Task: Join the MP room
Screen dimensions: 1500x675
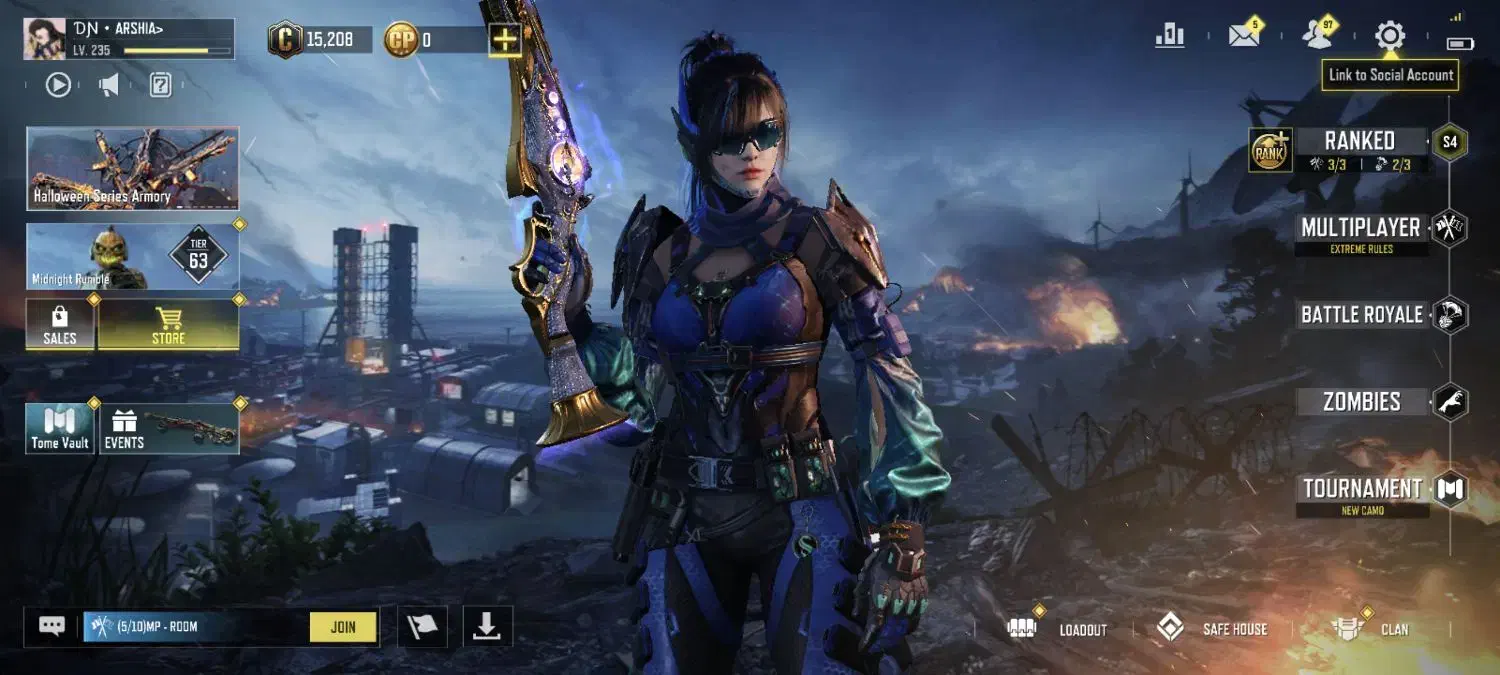Action: click(343, 627)
